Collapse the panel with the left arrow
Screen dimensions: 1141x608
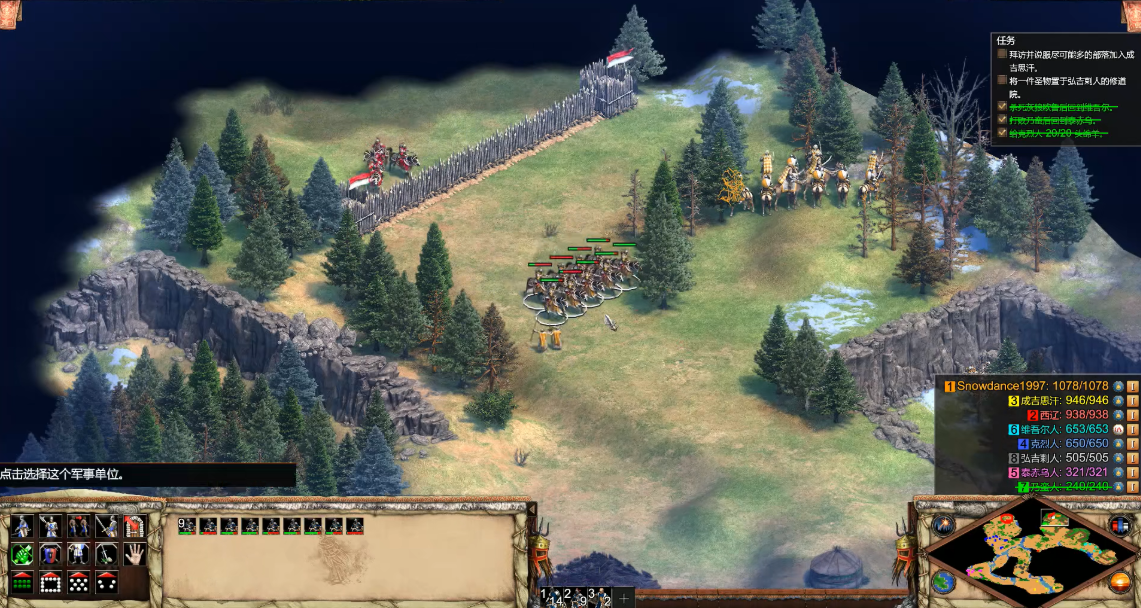tap(531, 511)
